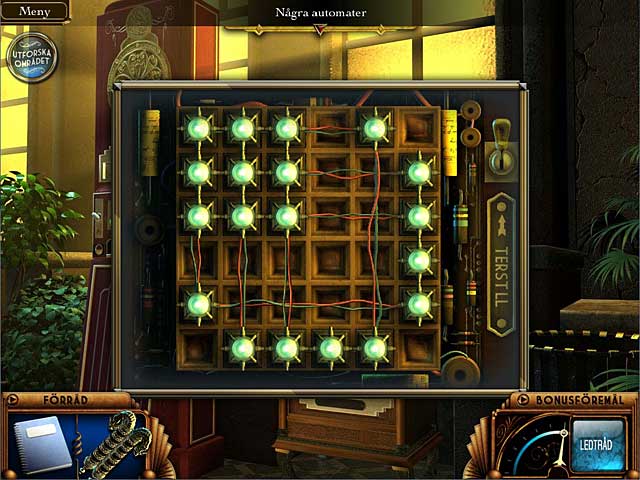This screenshot has width=640, height=480.
Task: Click the Utforska området badge
Action: coord(32,56)
